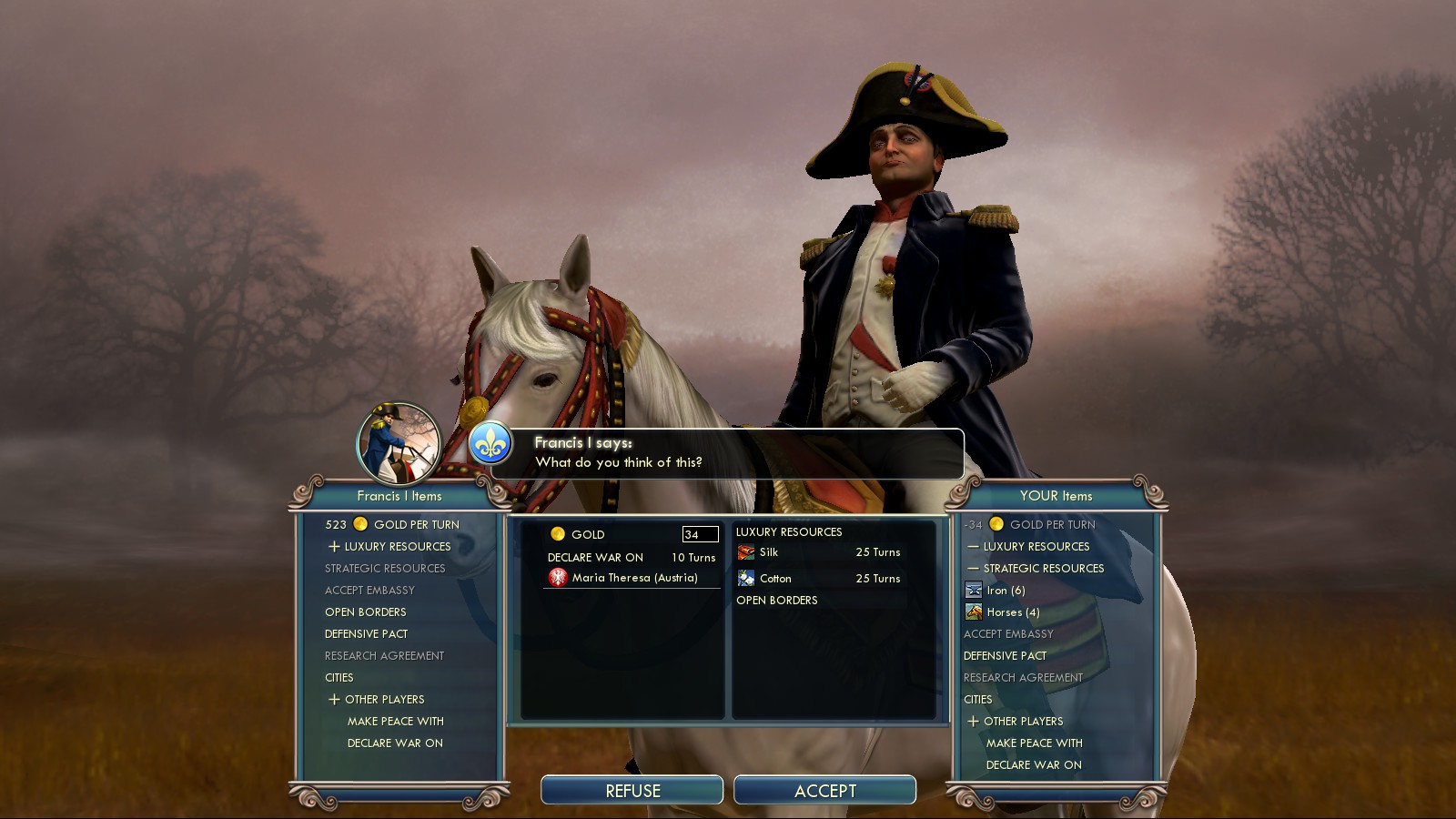Screen dimensions: 1456x819
Task: Offer Open Borders from Francis I Items list
Action: (x=366, y=612)
